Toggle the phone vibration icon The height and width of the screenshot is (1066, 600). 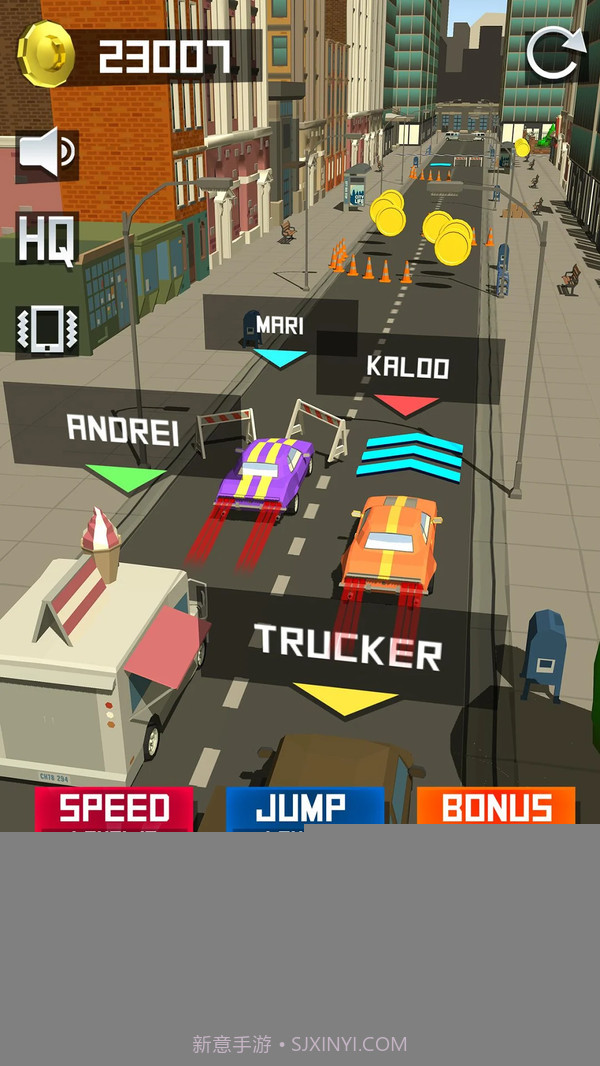click(x=47, y=329)
